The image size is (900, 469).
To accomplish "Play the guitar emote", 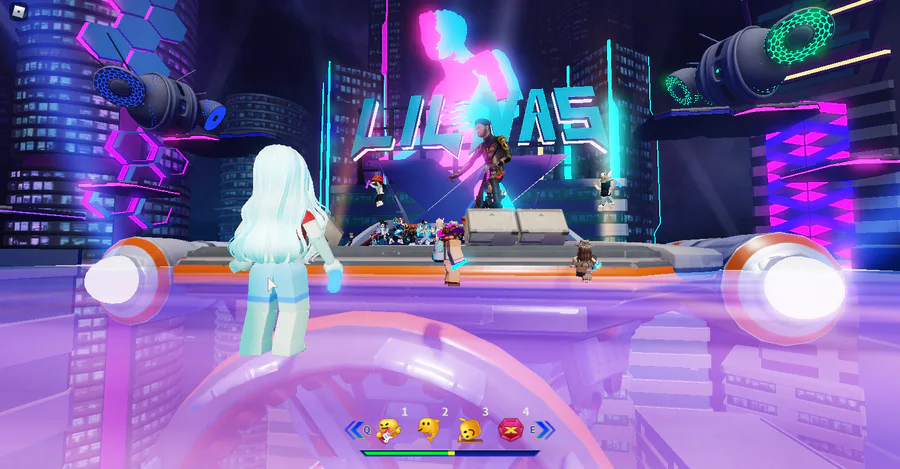I will 389,430.
